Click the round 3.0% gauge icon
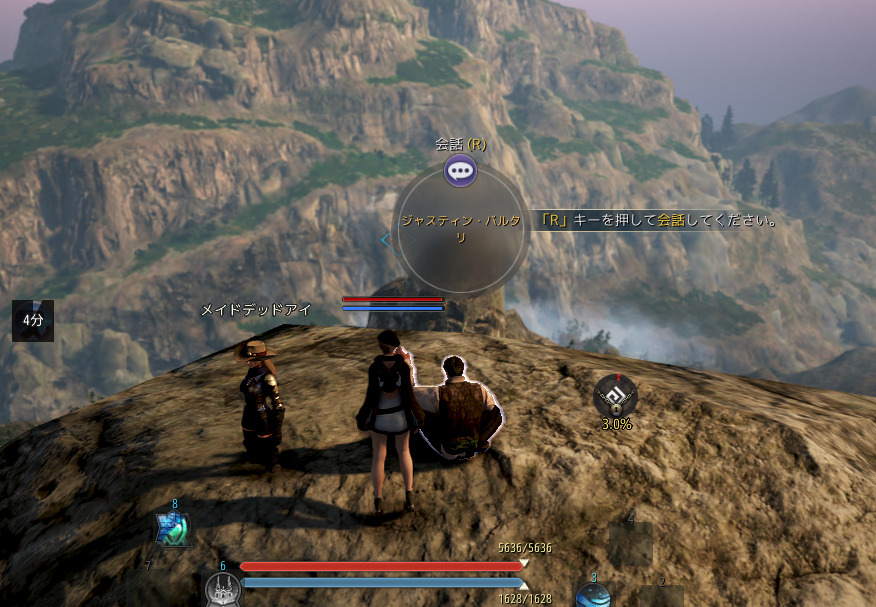Image resolution: width=876 pixels, height=607 pixels. point(615,397)
